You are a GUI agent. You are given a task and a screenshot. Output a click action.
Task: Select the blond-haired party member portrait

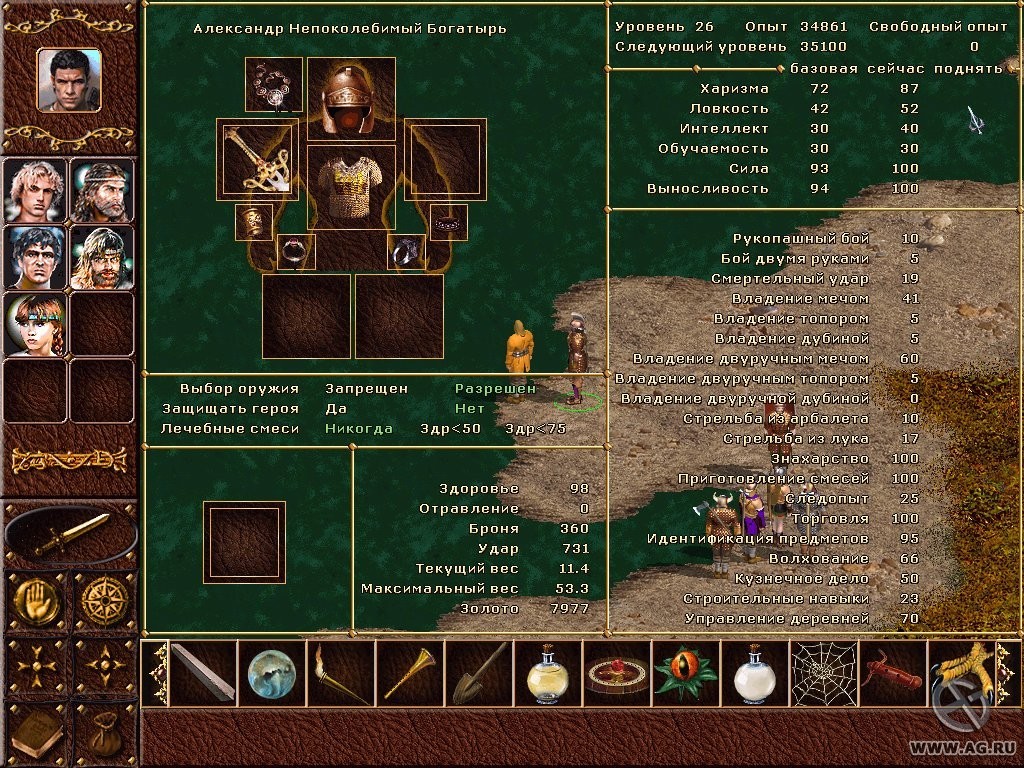[x=35, y=189]
